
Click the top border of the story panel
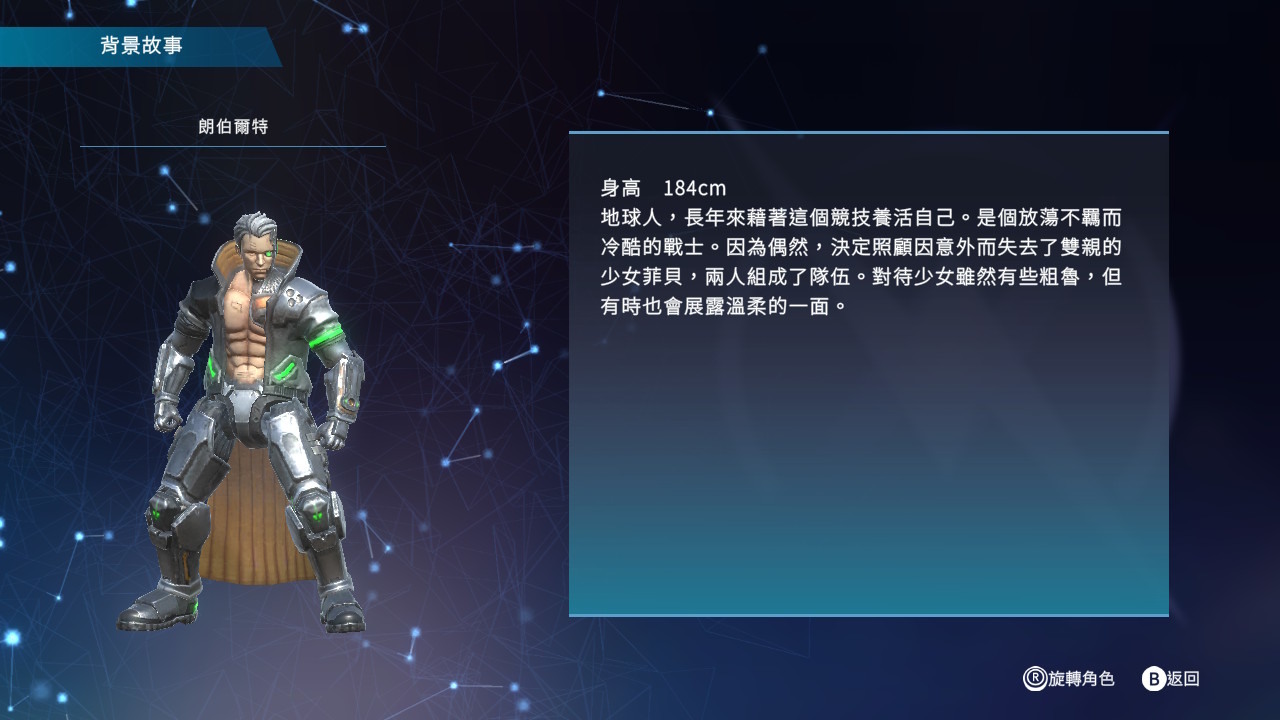pos(868,130)
